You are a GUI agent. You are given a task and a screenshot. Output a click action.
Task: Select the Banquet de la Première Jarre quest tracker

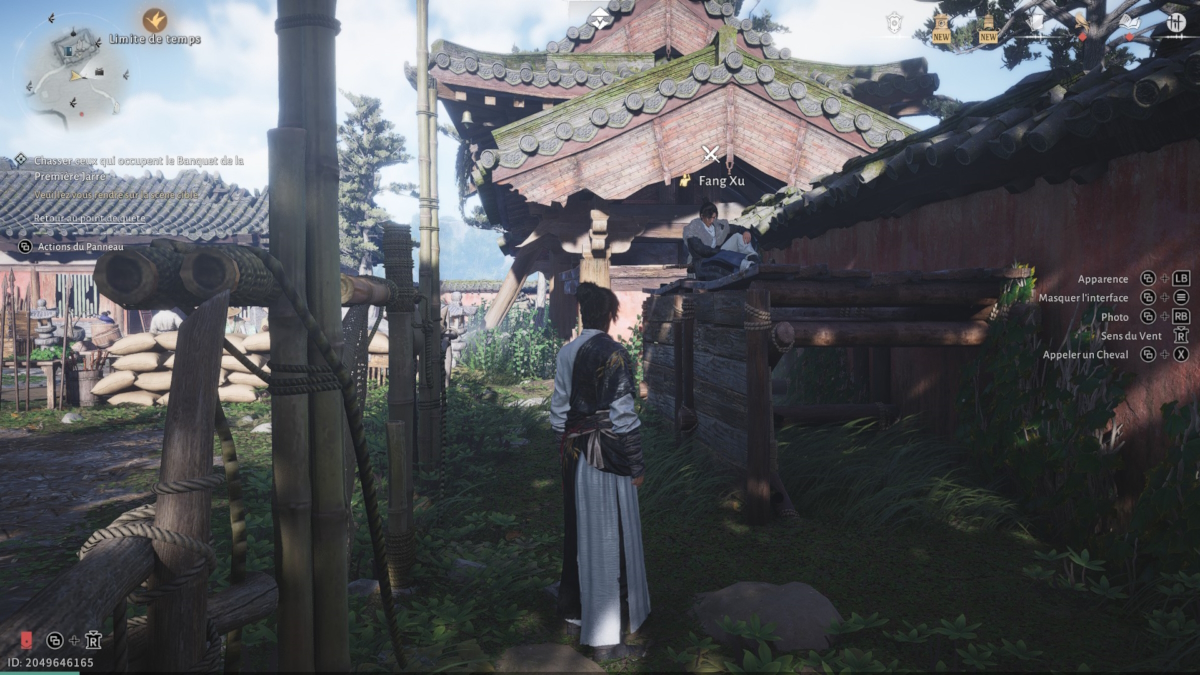pyautogui.click(x=138, y=166)
